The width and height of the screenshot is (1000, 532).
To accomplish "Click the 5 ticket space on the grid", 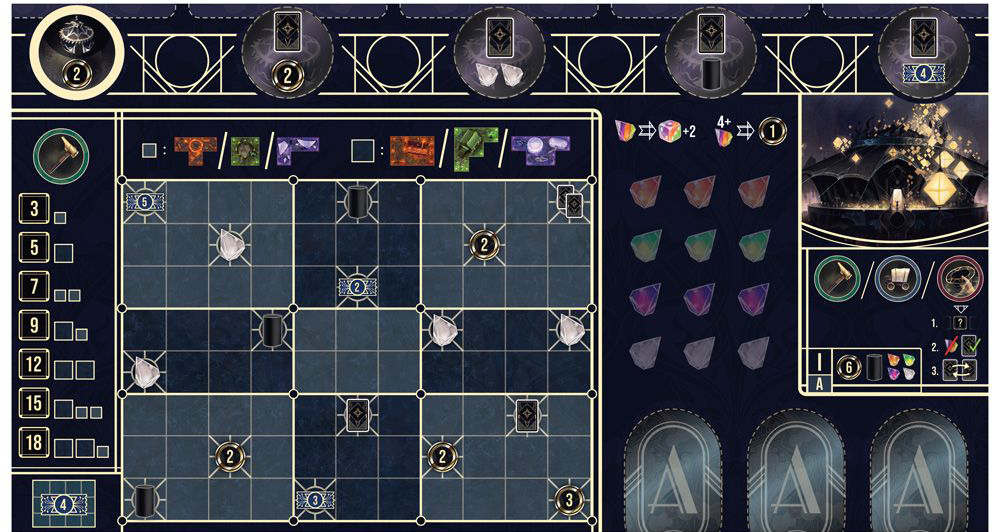I will tap(143, 201).
